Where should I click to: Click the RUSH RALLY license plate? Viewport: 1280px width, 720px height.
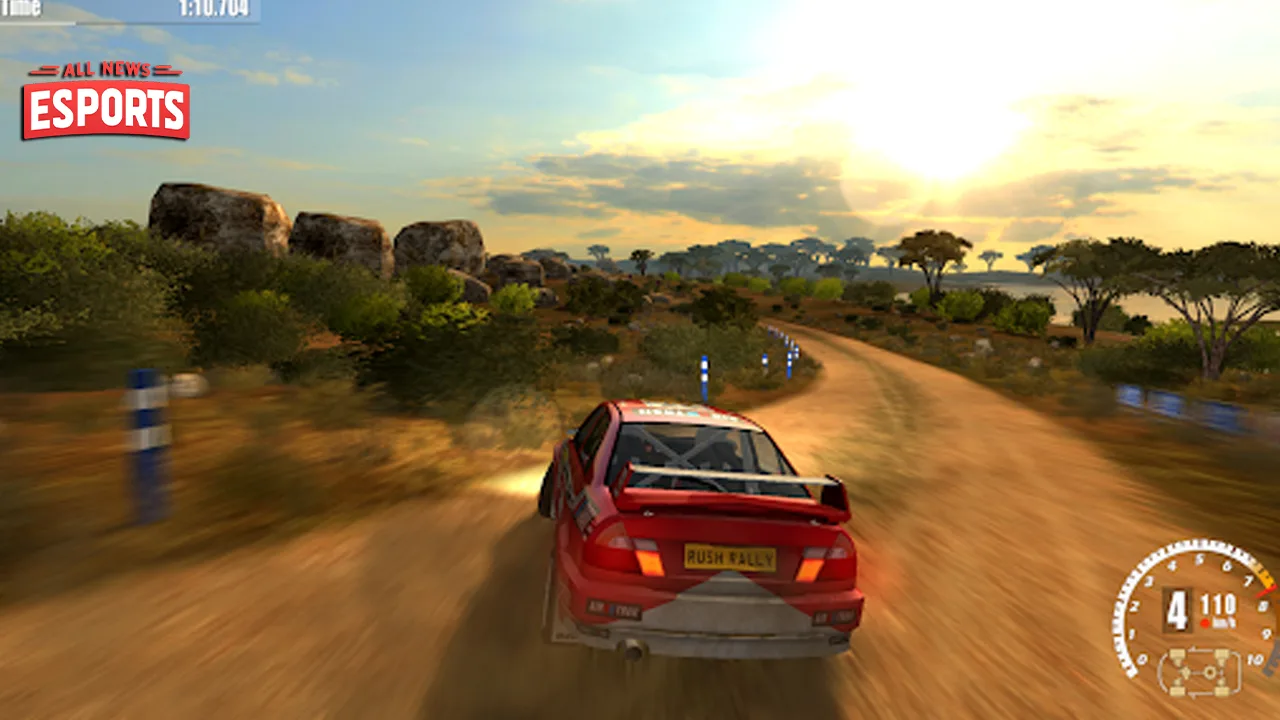729,556
